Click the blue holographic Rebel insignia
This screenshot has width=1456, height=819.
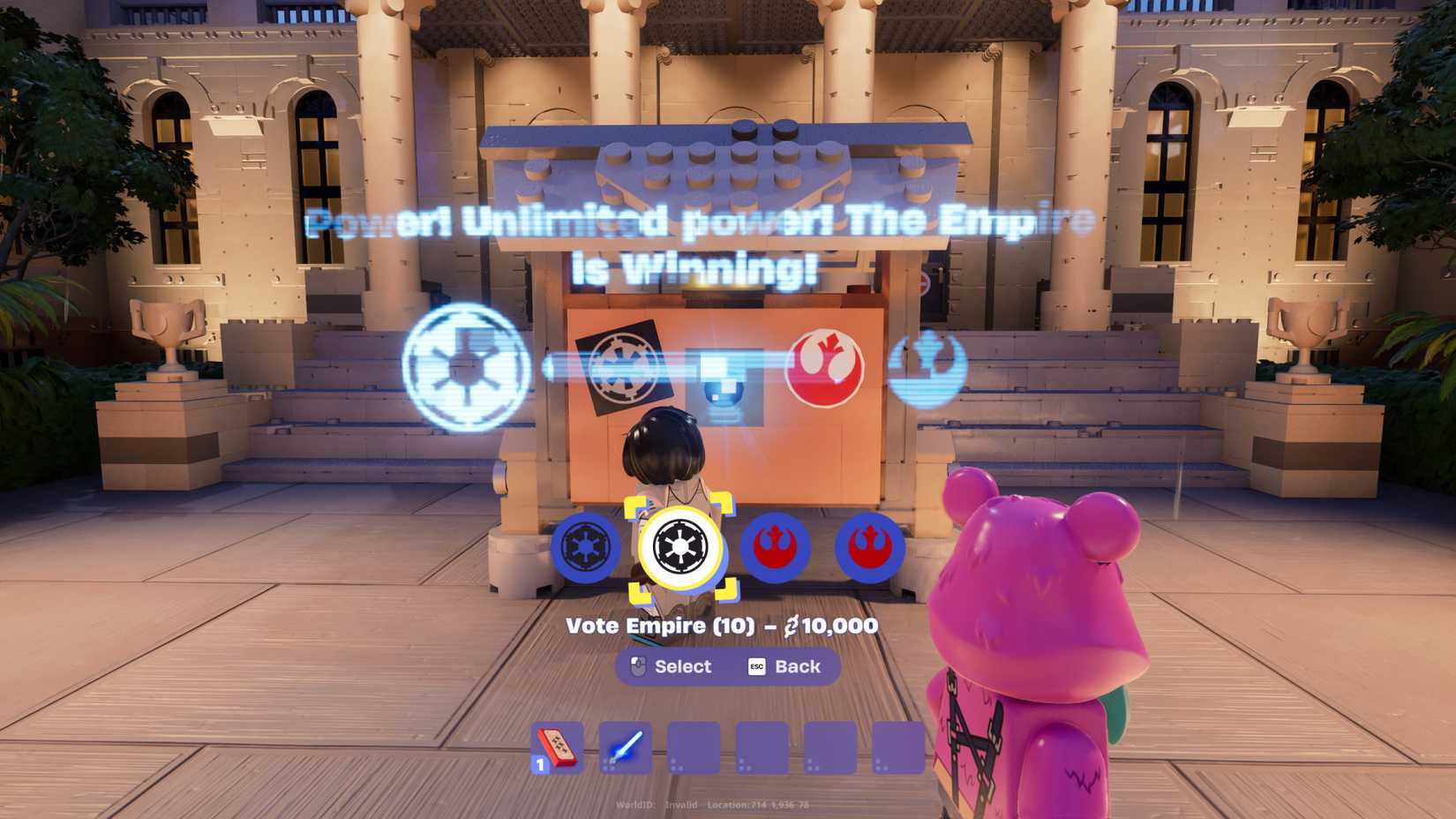928,367
